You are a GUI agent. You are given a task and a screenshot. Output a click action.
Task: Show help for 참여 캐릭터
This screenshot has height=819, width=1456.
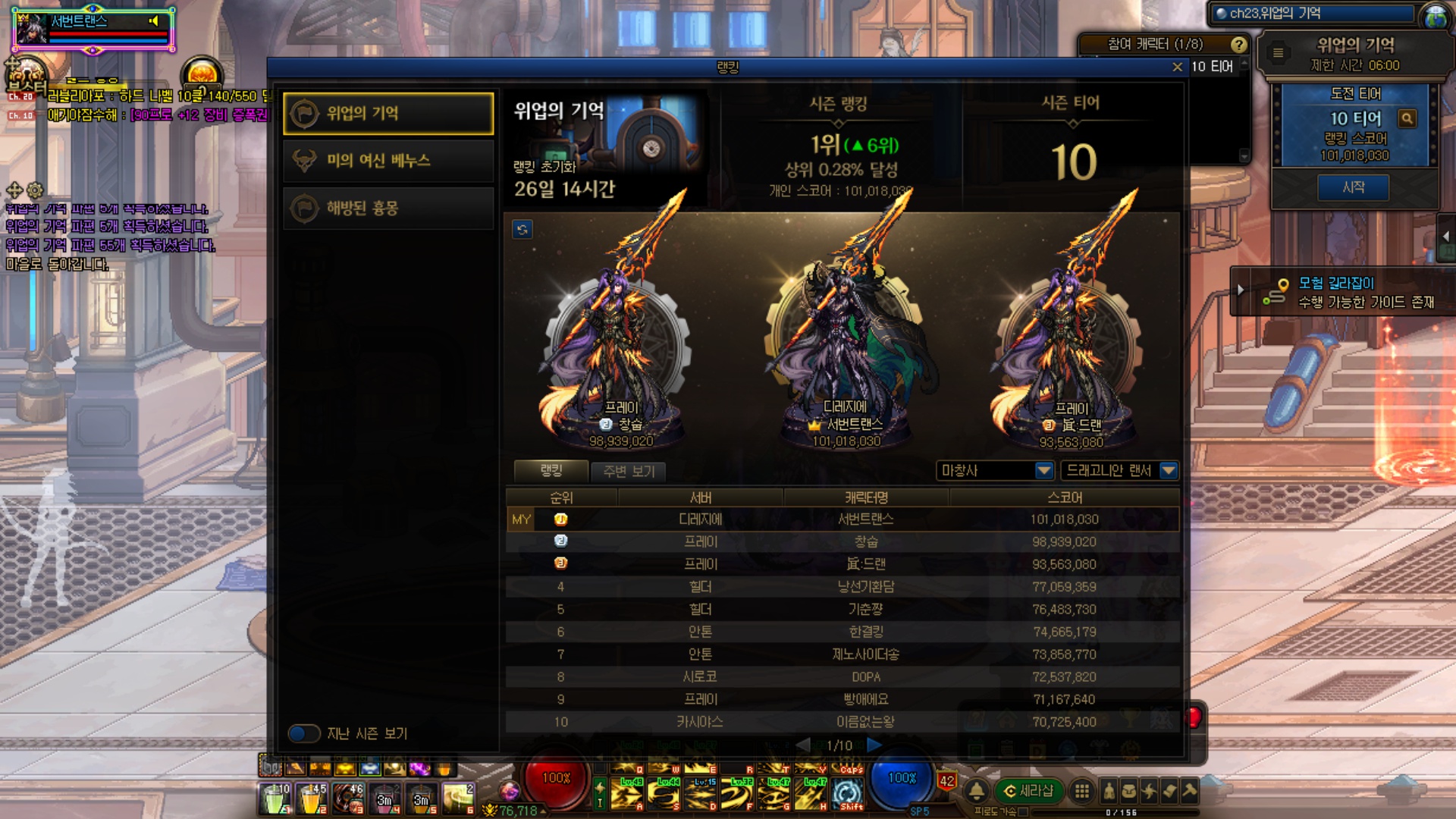(1238, 45)
